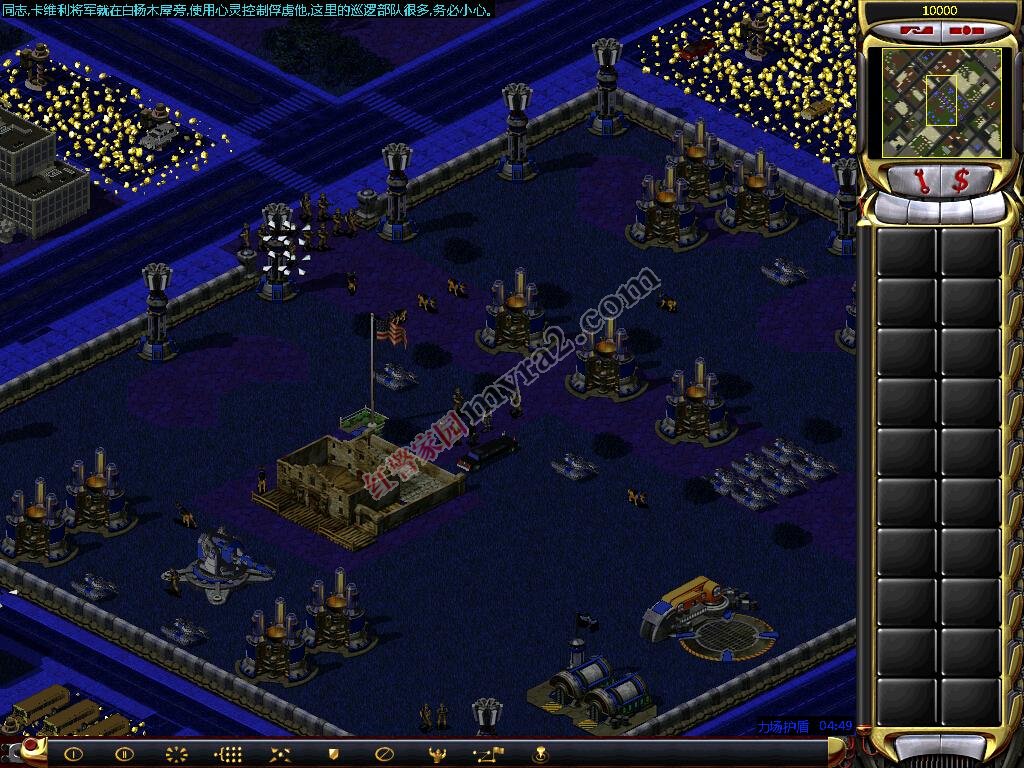Viewport: 1024px width, 768px height.
Task: Activate the shield guard command
Action: (332, 754)
